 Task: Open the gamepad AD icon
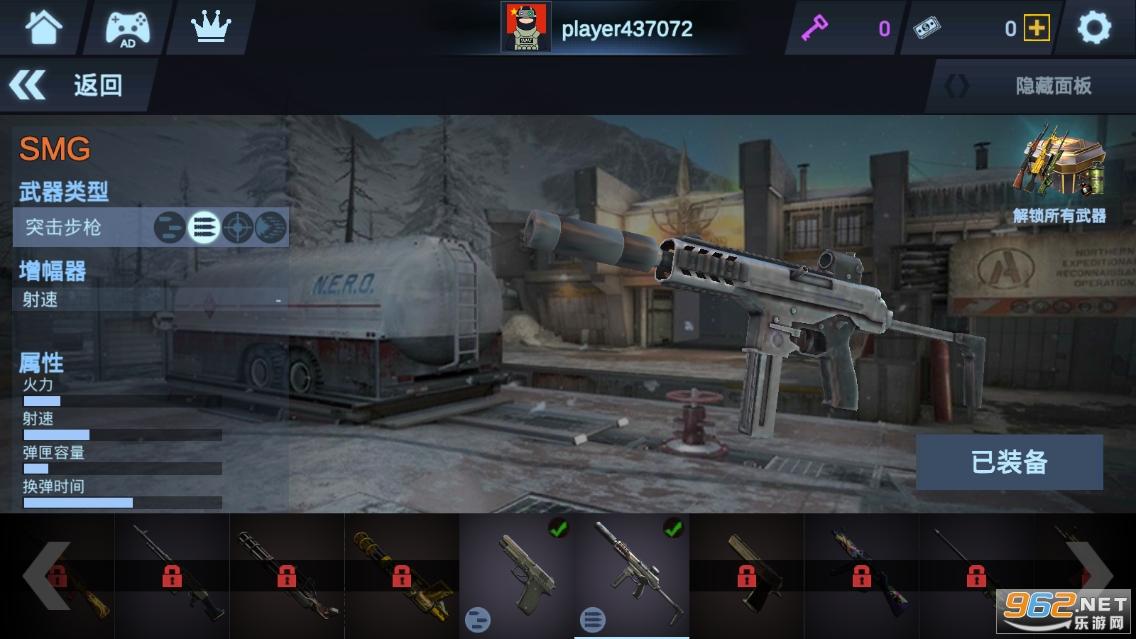pyautogui.click(x=128, y=28)
